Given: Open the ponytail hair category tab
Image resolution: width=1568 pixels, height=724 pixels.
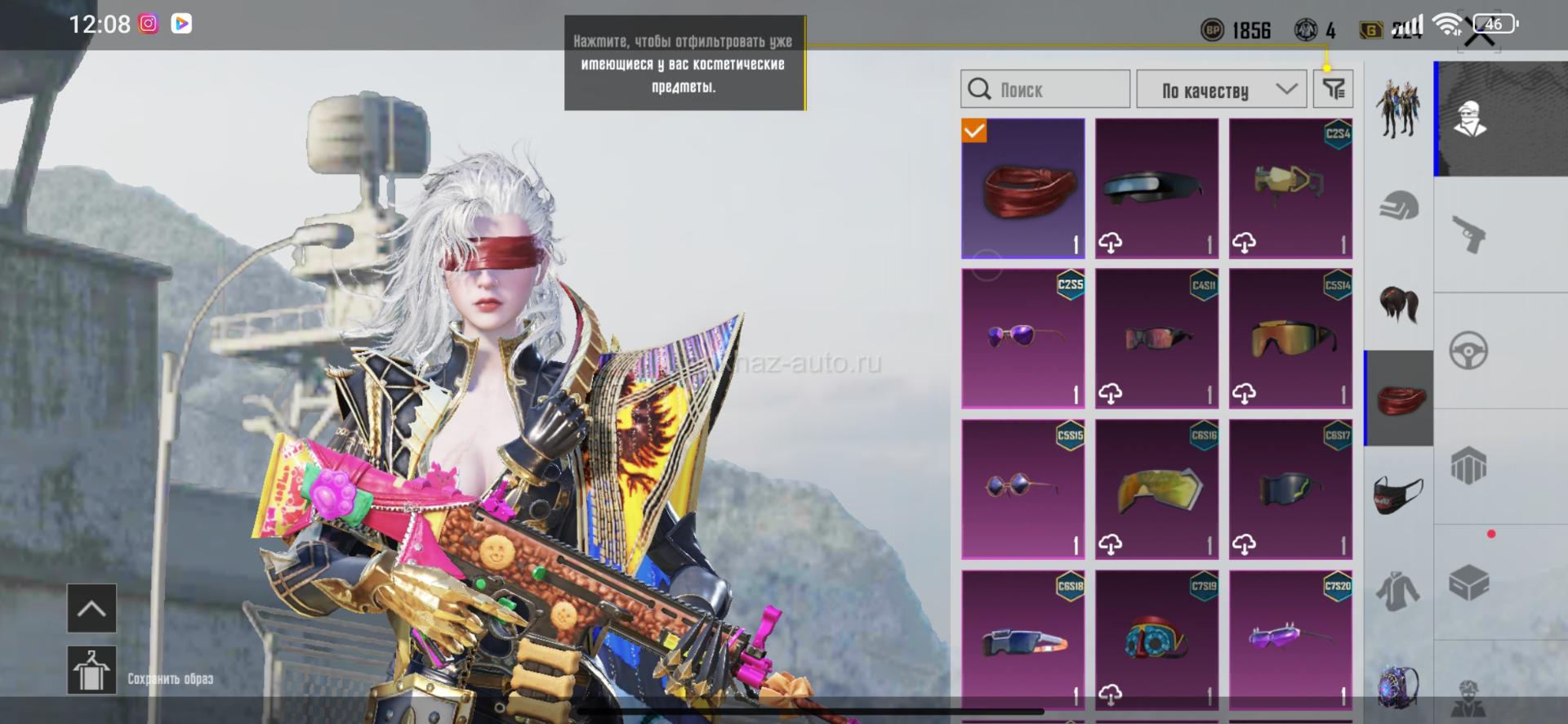Looking at the screenshot, I should click(x=1399, y=304).
